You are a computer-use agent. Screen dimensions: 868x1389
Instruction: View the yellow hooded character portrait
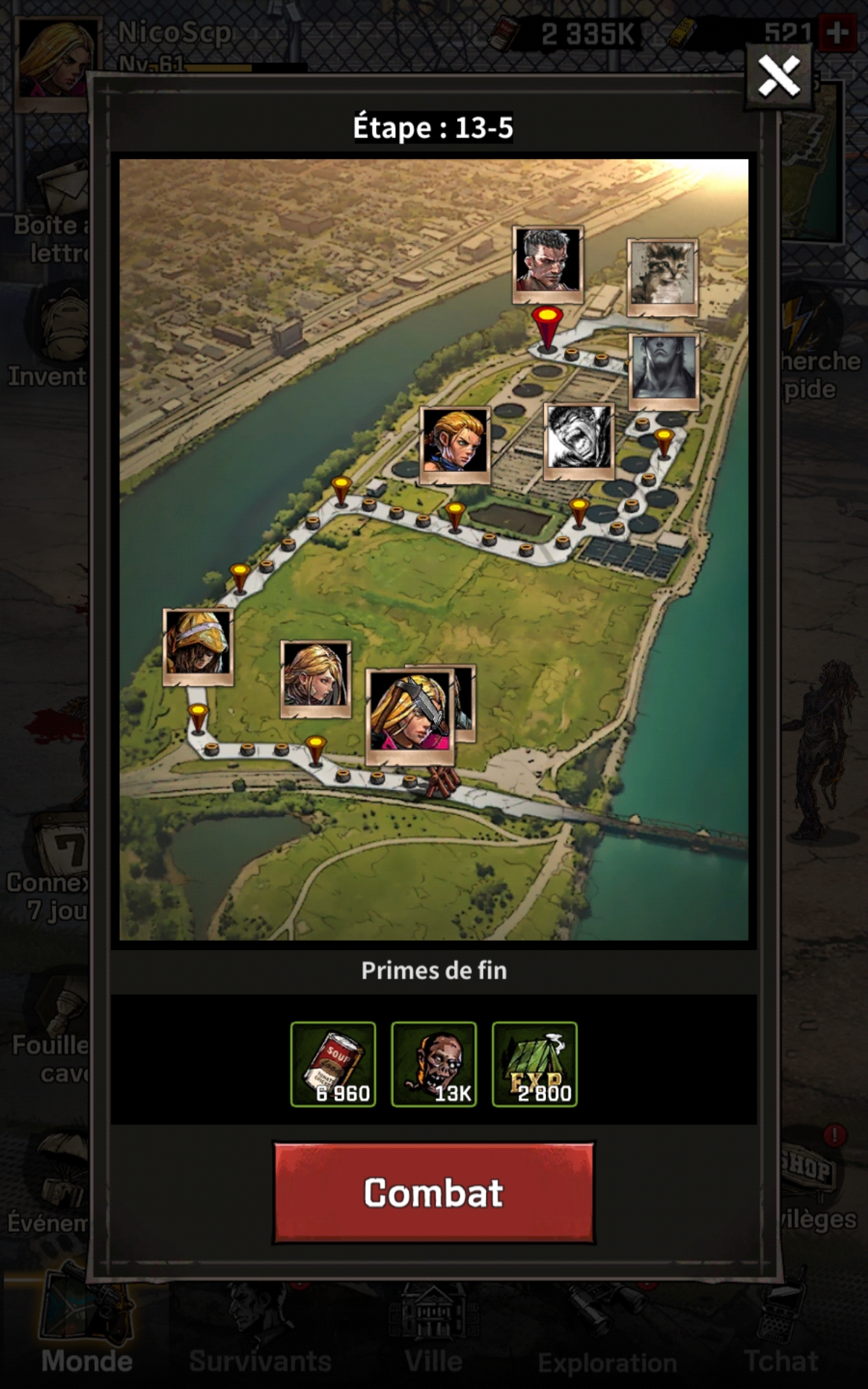[x=197, y=646]
